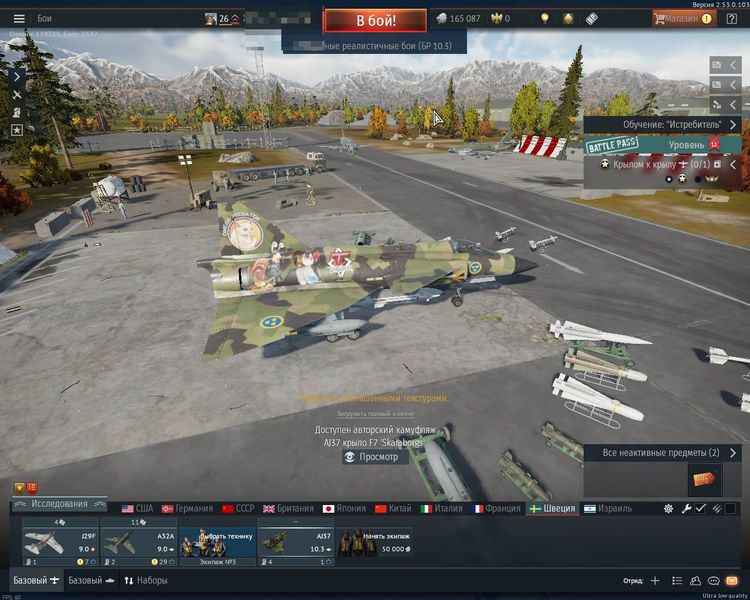Open the Магазин shop

click(683, 18)
